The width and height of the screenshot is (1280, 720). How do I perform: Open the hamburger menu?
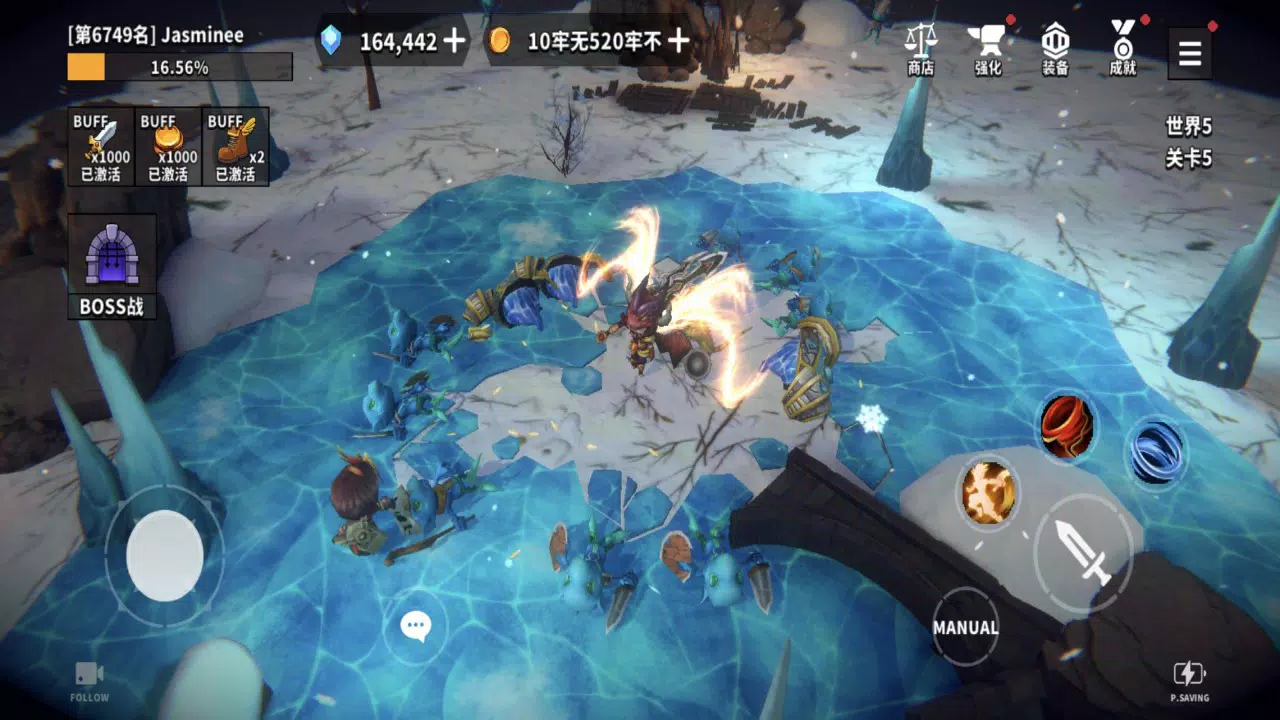(1189, 52)
